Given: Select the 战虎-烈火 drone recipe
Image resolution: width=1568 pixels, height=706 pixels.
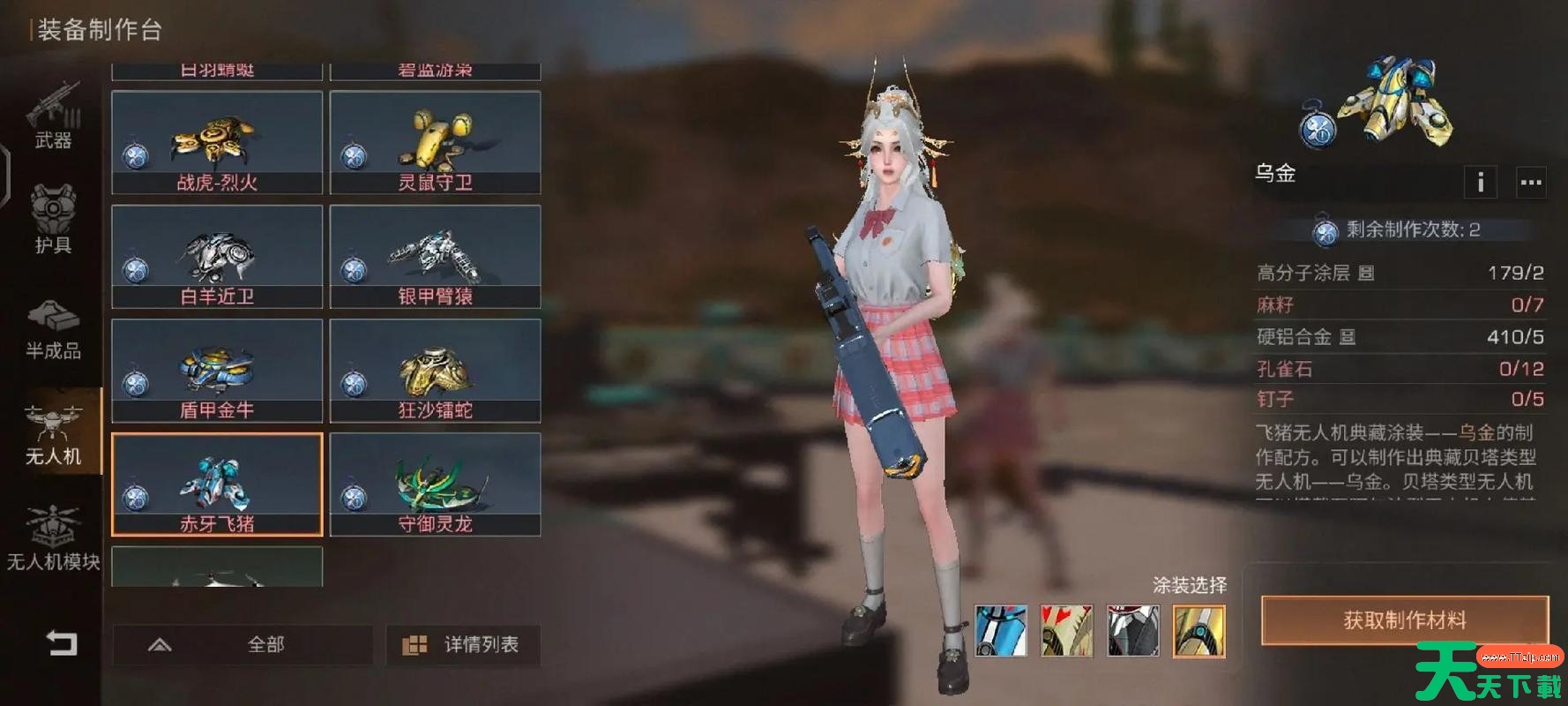Looking at the screenshot, I should click(217, 143).
